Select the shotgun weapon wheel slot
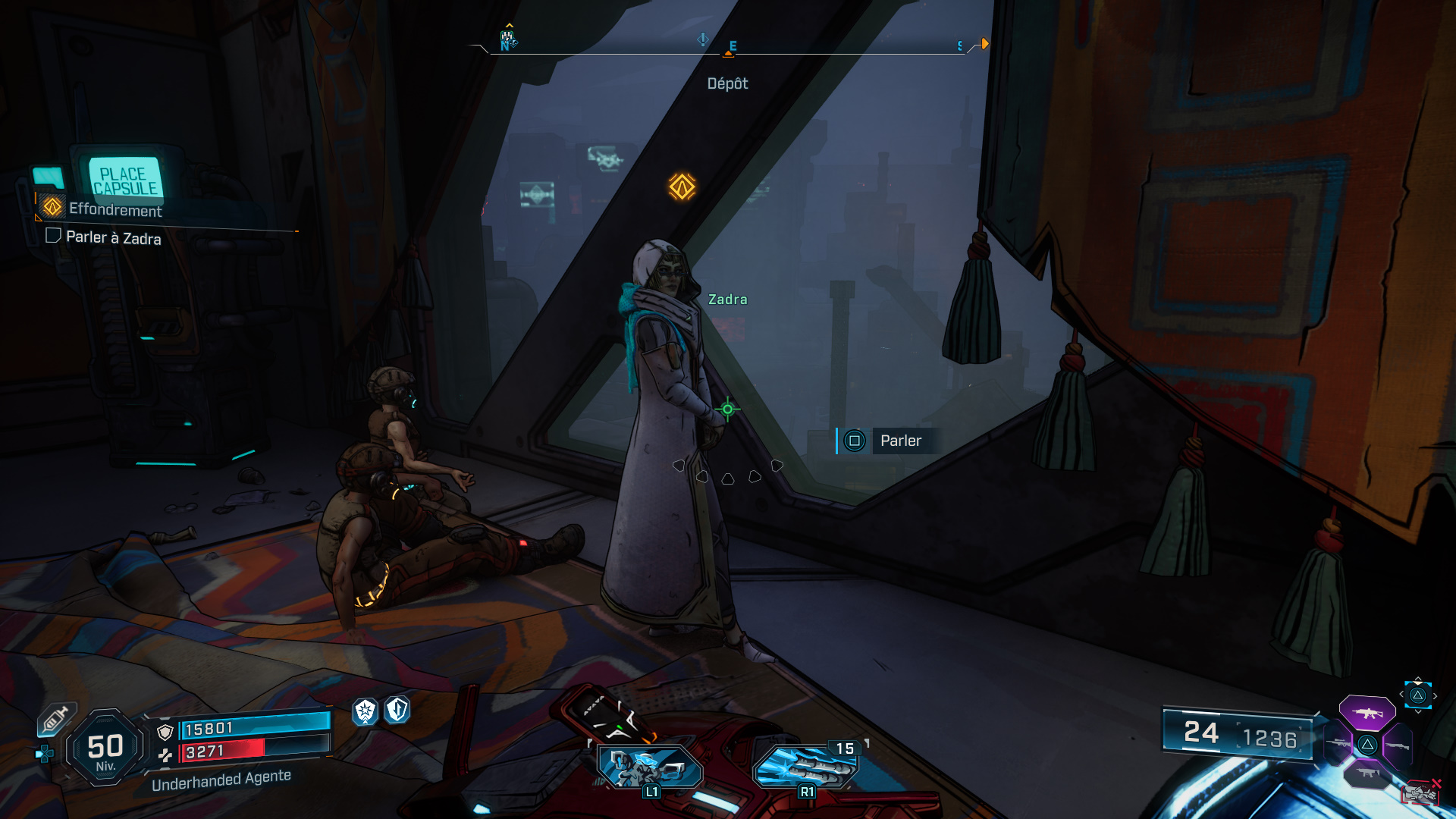 pos(1398,745)
